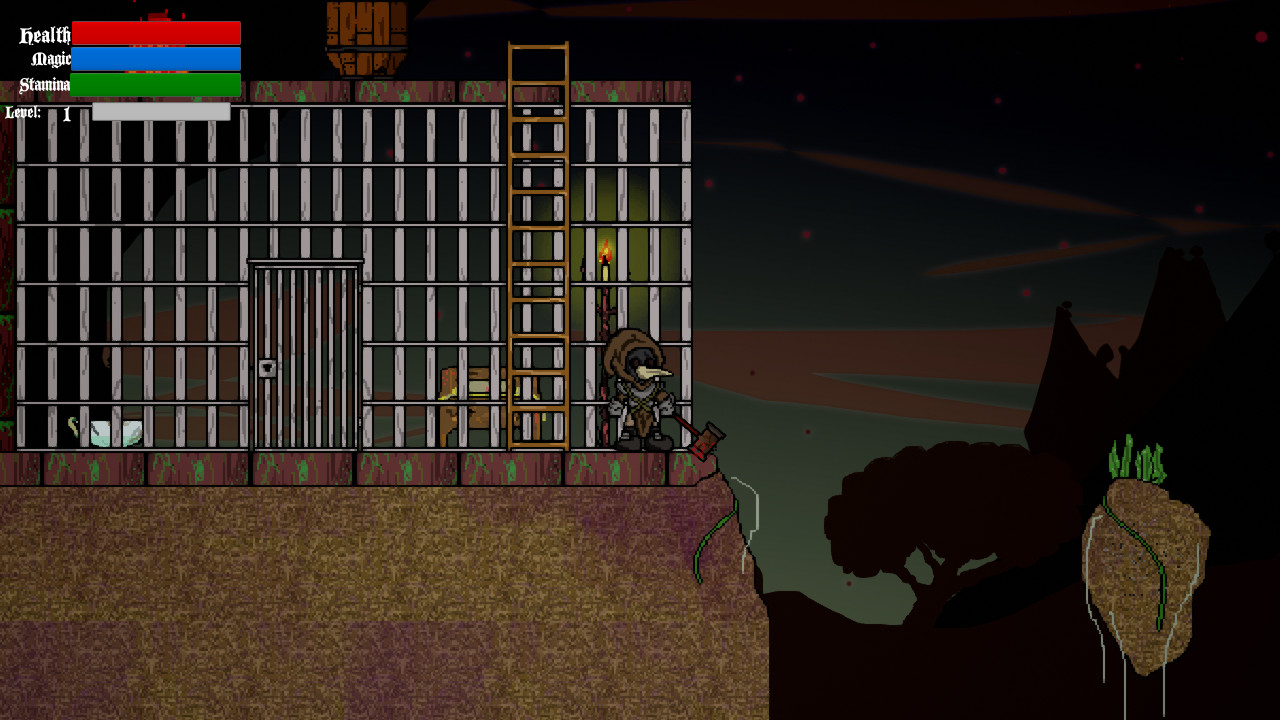Image resolution: width=1280 pixels, height=720 pixels.
Task: Click the floating dirt island on the right
Action: click(1145, 560)
